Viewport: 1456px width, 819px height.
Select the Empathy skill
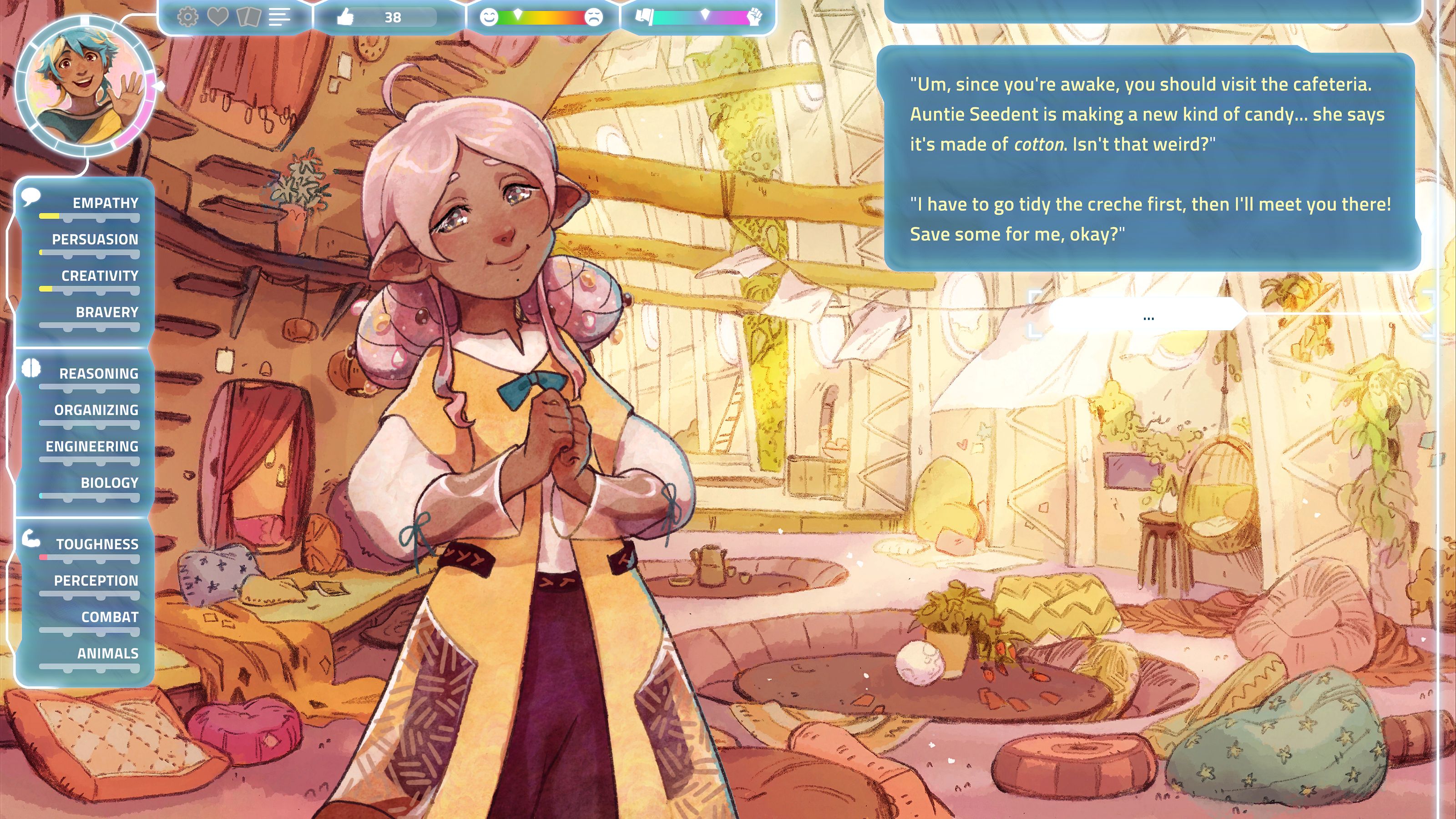click(x=105, y=203)
